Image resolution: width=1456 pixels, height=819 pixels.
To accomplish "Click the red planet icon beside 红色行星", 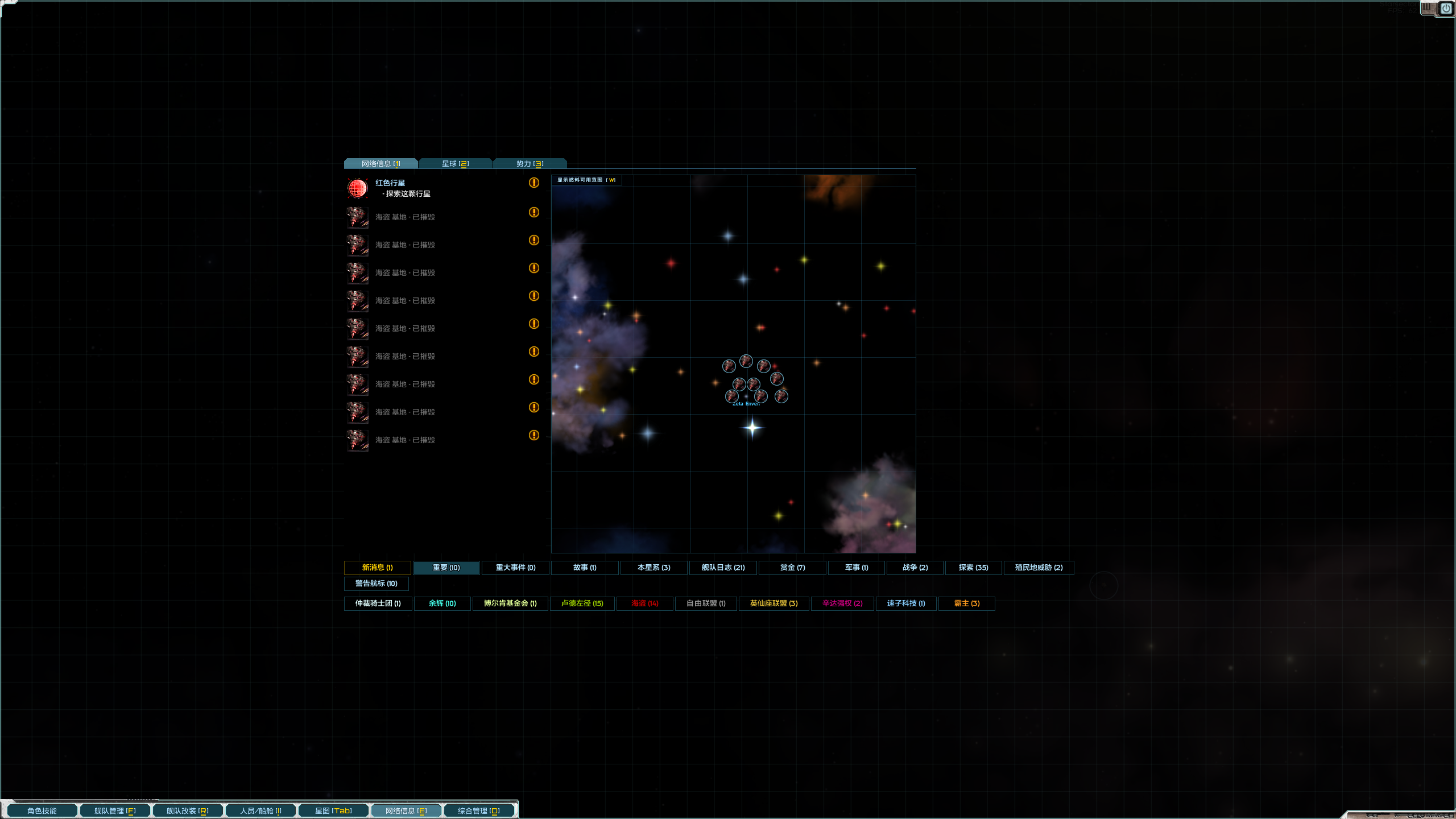I will tap(357, 188).
